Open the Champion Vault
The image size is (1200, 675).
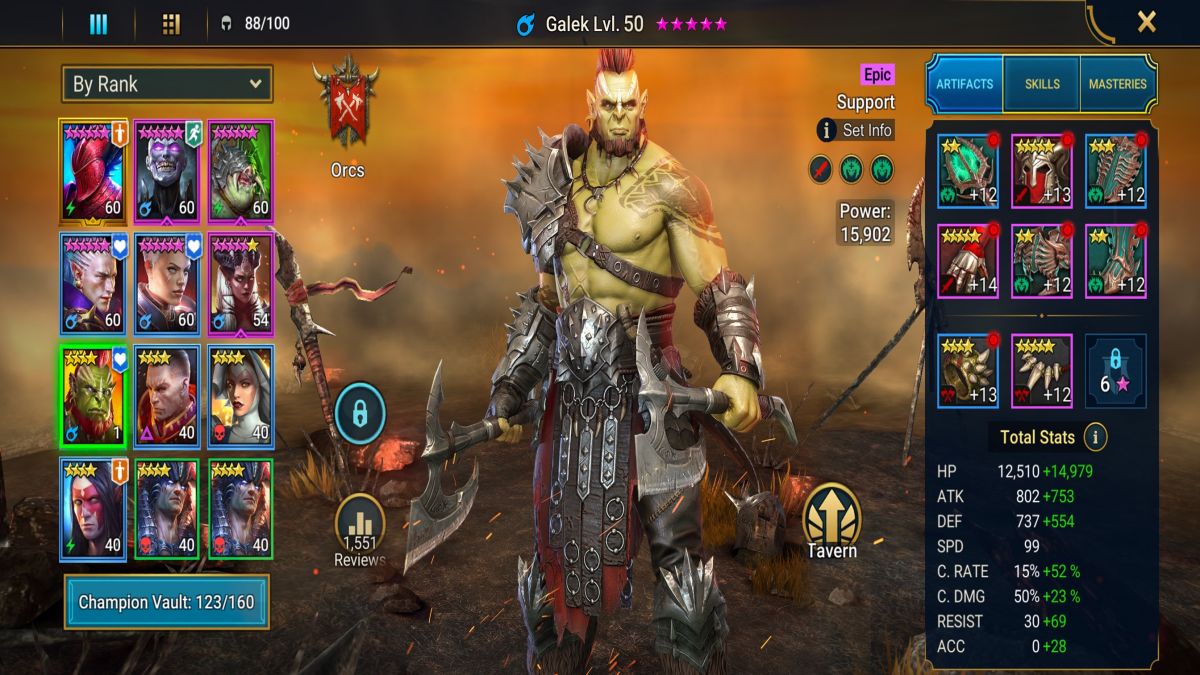click(167, 602)
